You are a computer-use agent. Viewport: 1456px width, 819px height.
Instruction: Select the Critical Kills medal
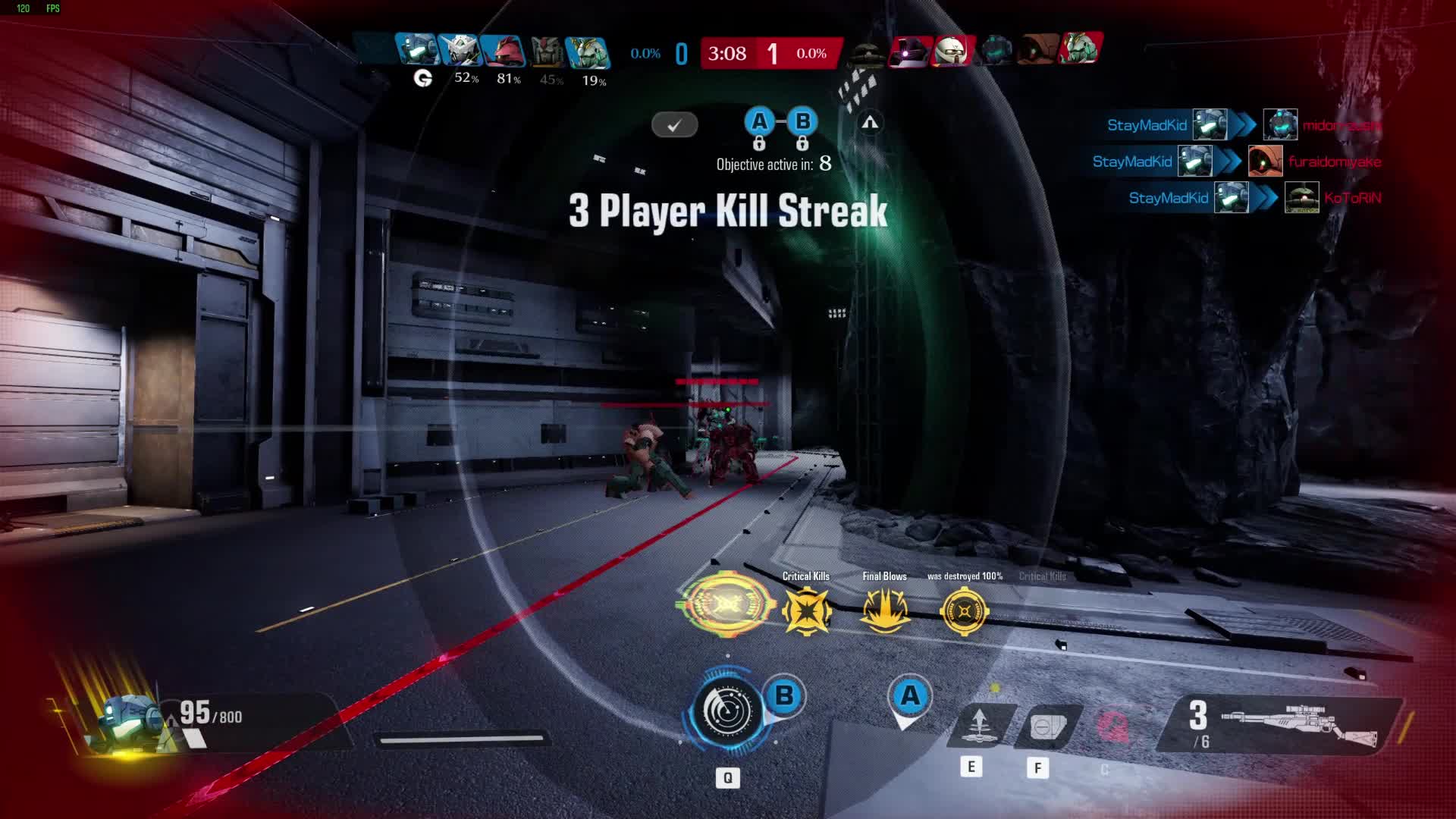806,610
